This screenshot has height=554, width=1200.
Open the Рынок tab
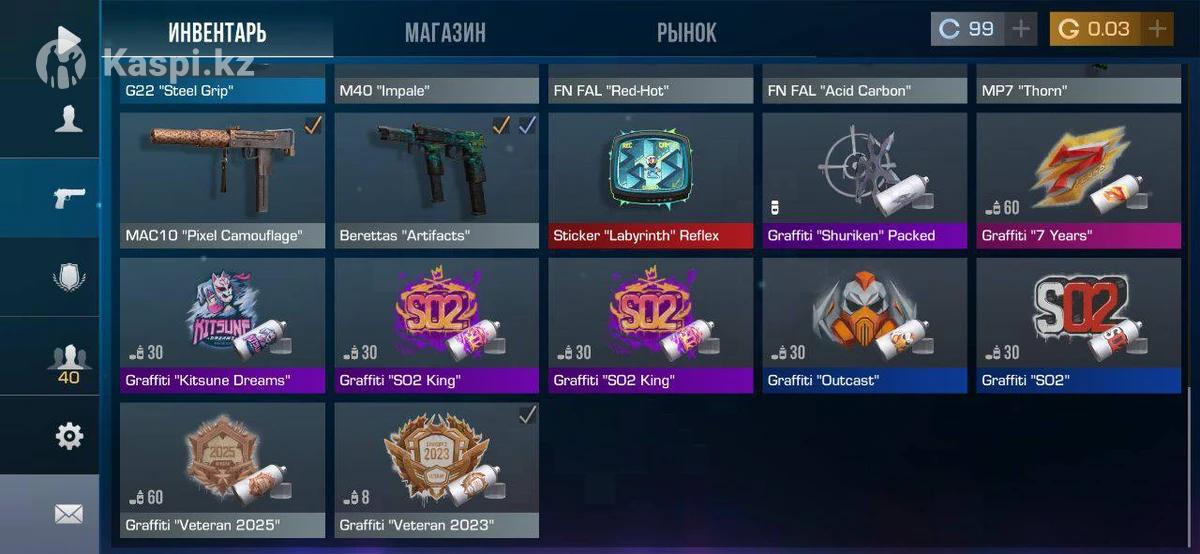click(686, 32)
